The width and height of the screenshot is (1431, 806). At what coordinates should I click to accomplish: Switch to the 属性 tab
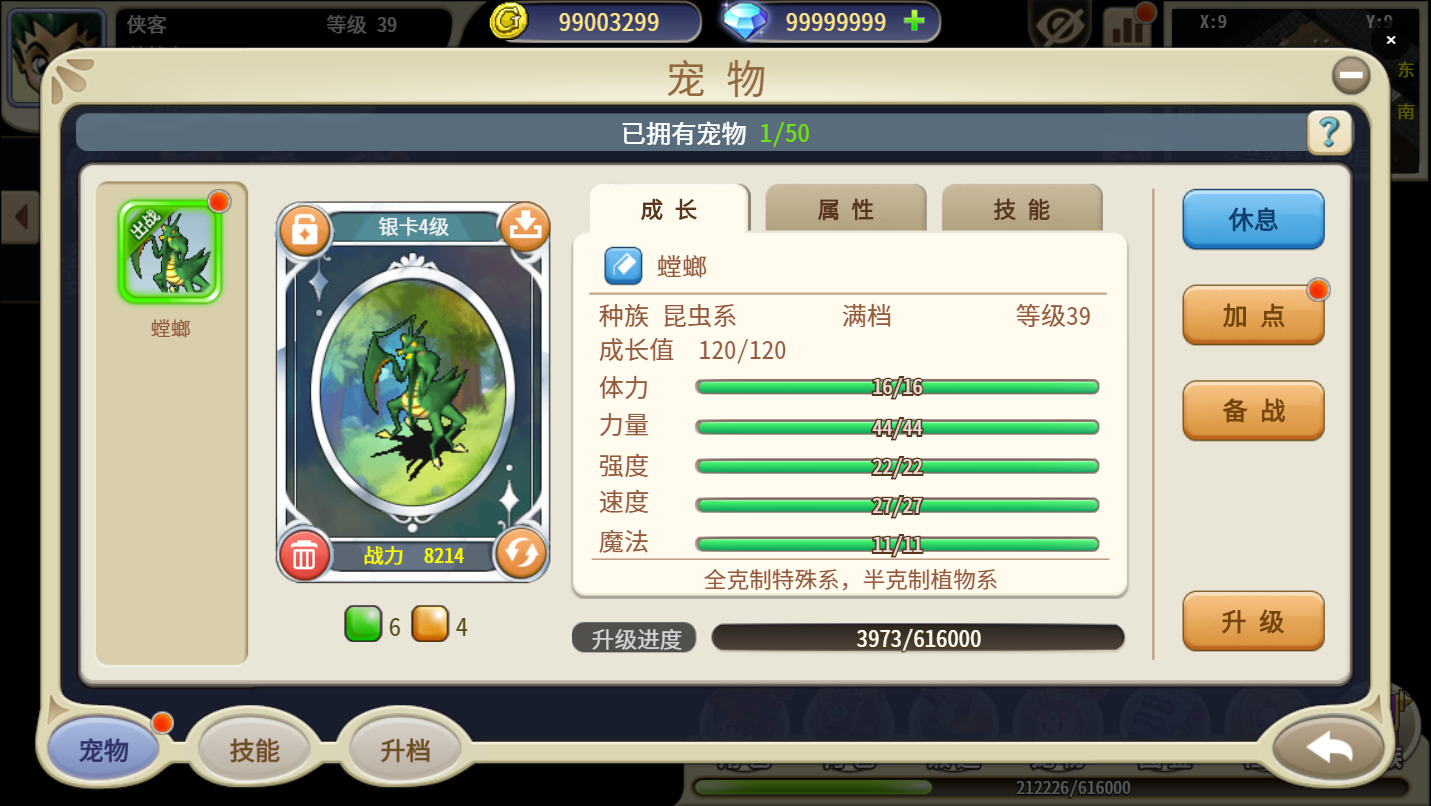tap(846, 209)
